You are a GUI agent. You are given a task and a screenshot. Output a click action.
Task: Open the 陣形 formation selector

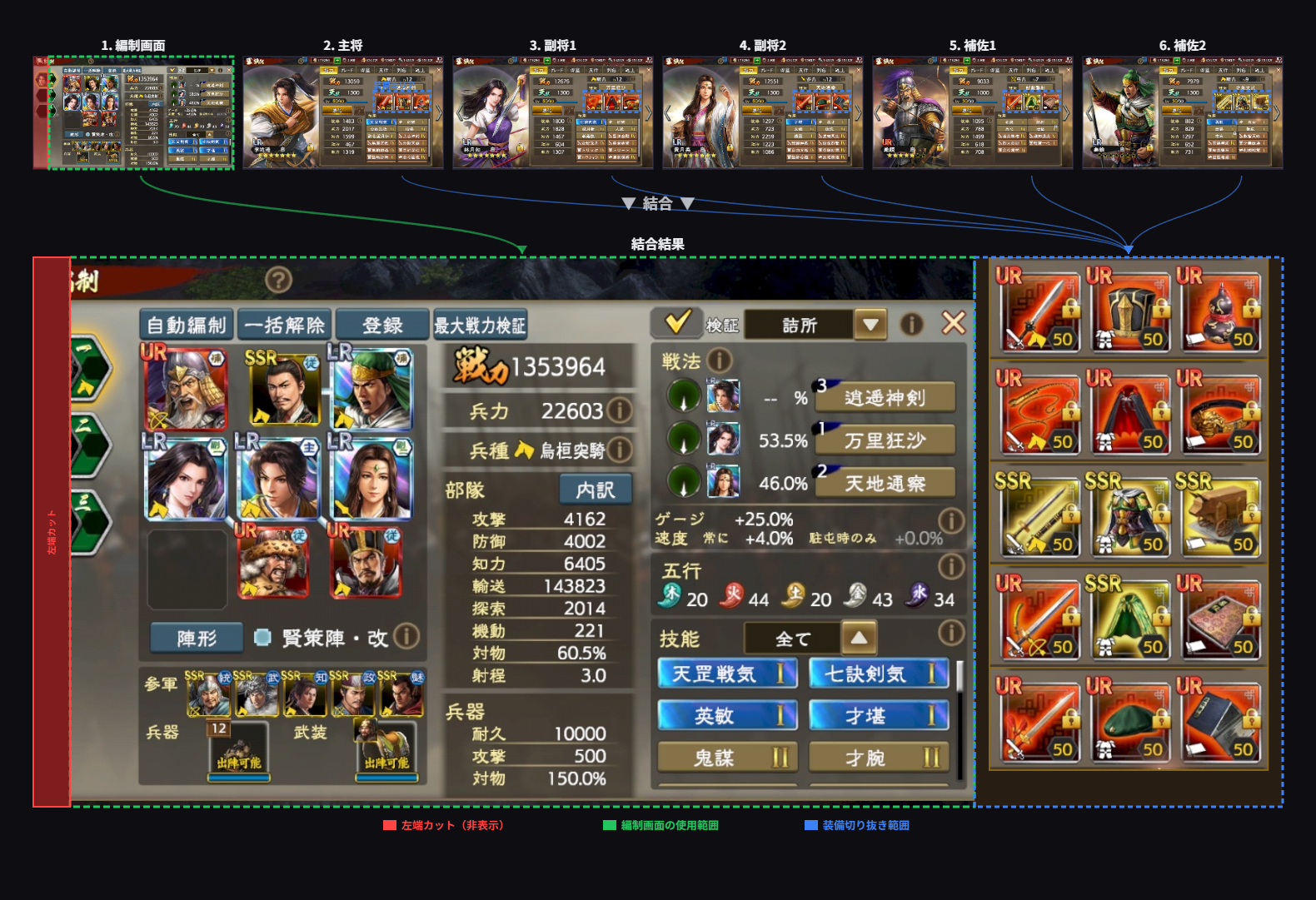point(197,638)
